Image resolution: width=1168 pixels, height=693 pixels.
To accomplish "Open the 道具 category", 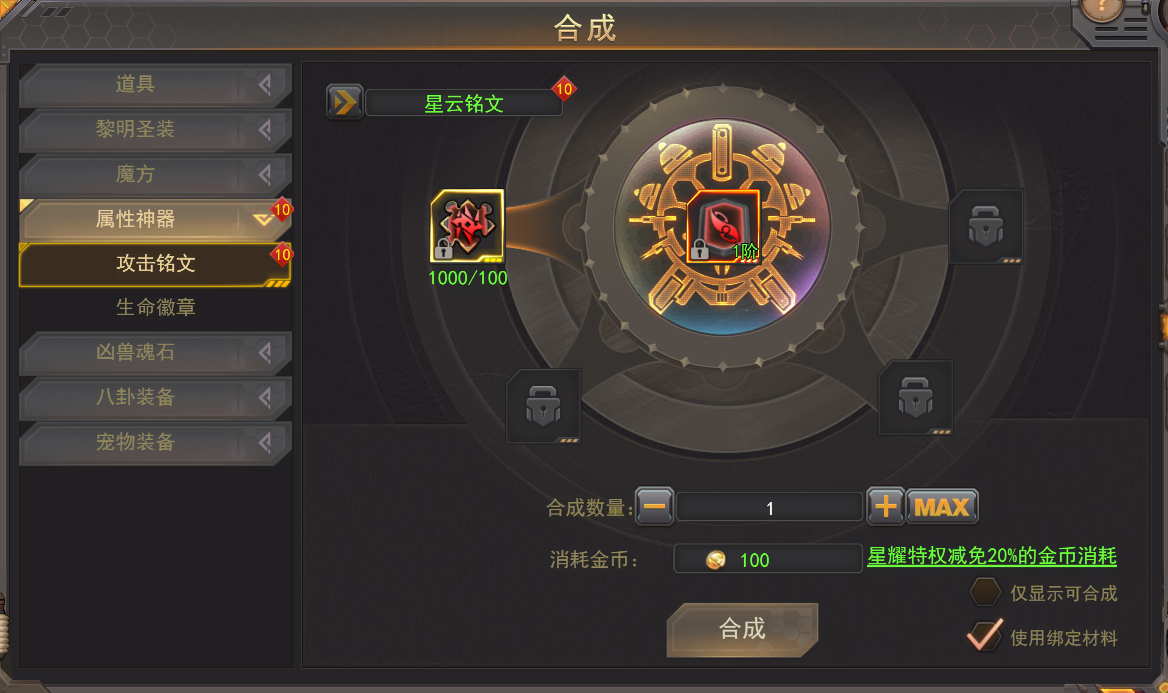I will pos(155,85).
